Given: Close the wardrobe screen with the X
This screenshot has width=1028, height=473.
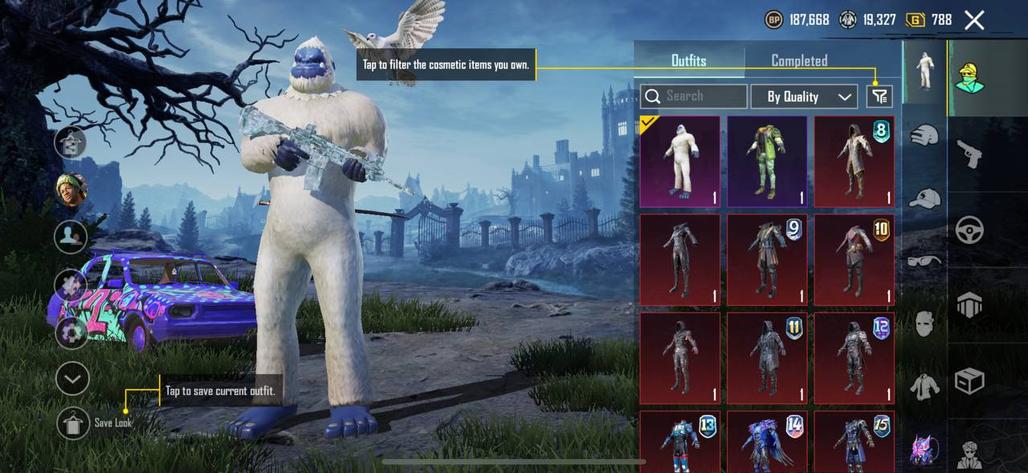Looking at the screenshot, I should click(x=974, y=20).
